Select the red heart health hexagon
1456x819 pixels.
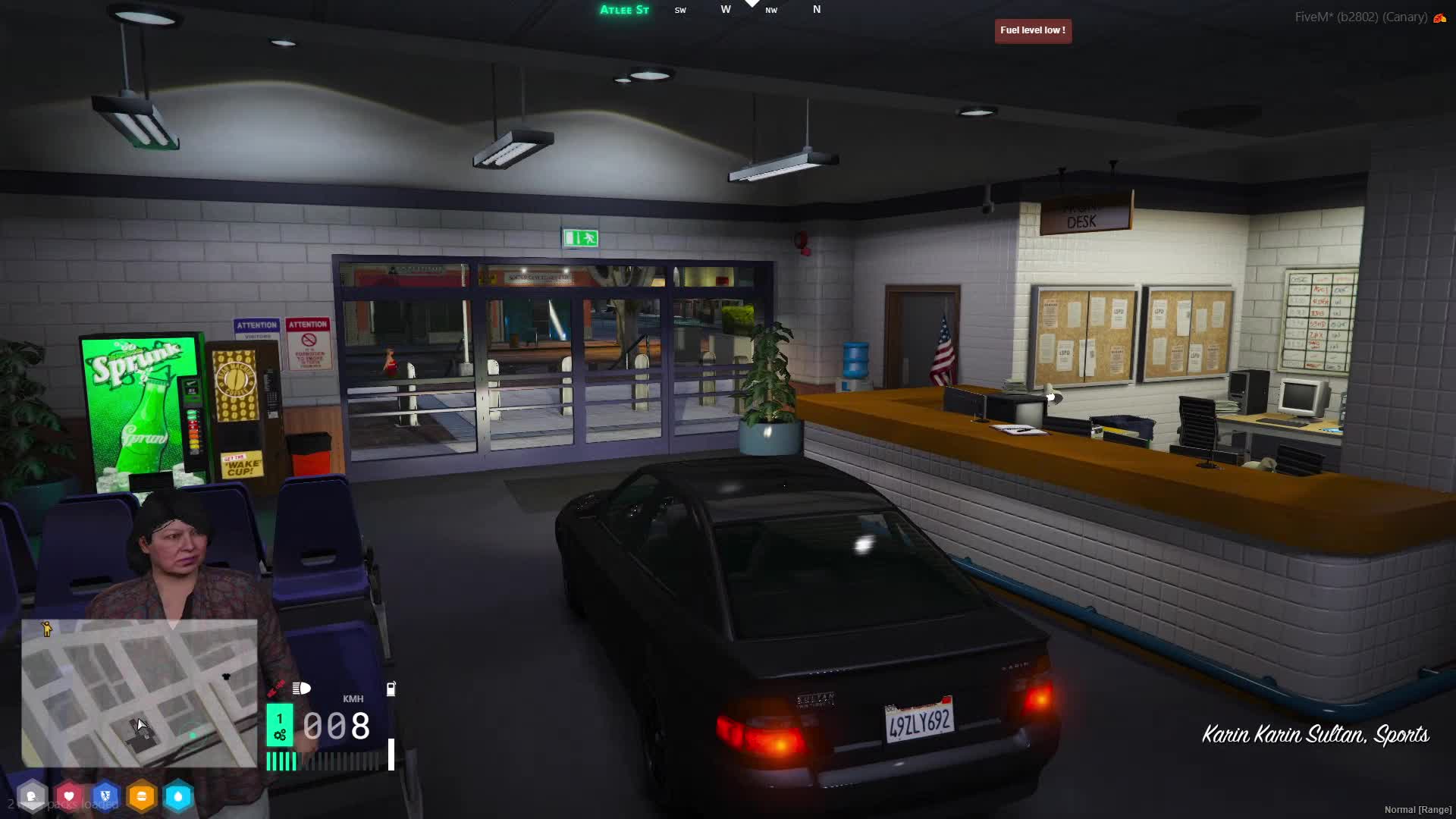(x=69, y=796)
